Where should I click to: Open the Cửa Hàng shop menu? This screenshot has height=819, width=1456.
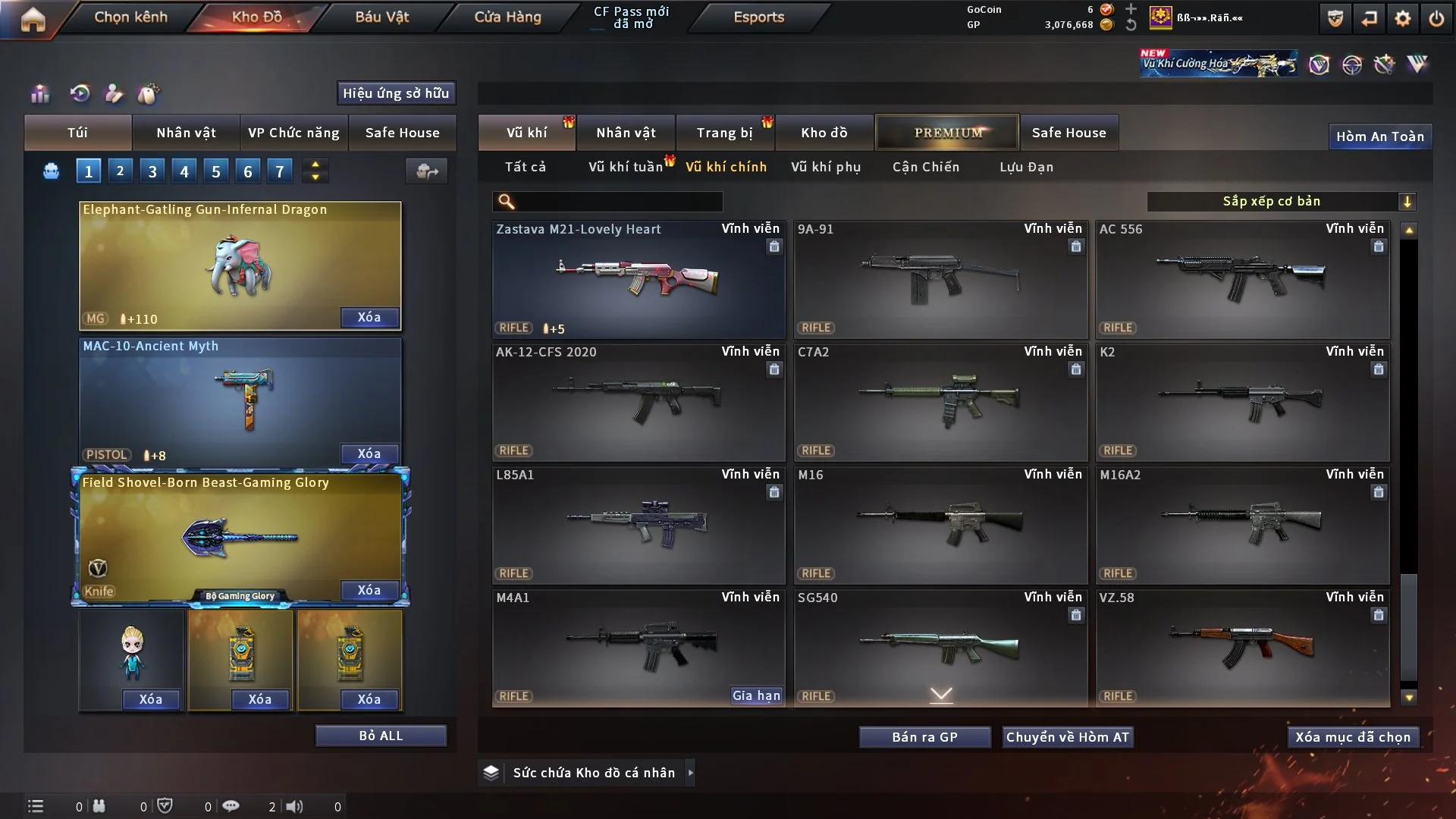point(507,17)
